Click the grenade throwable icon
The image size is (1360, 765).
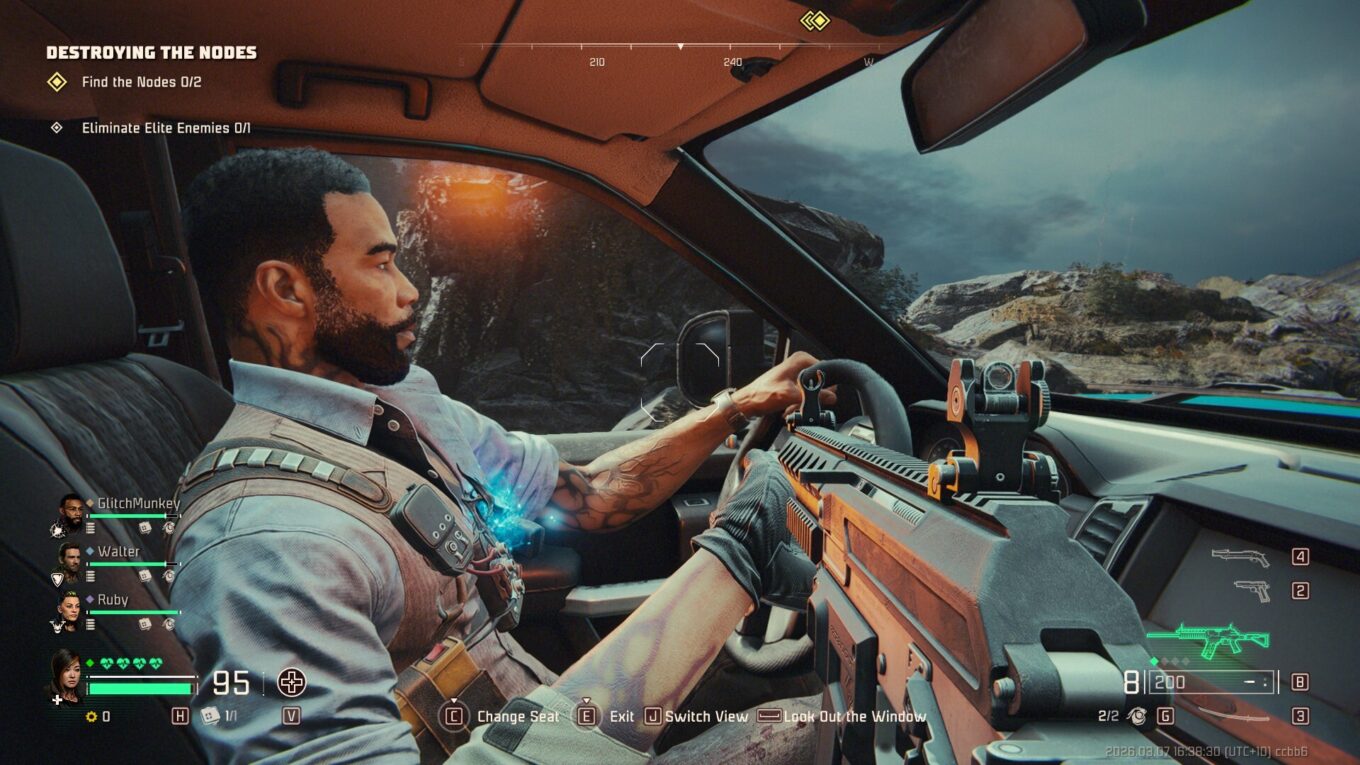(x=1137, y=715)
